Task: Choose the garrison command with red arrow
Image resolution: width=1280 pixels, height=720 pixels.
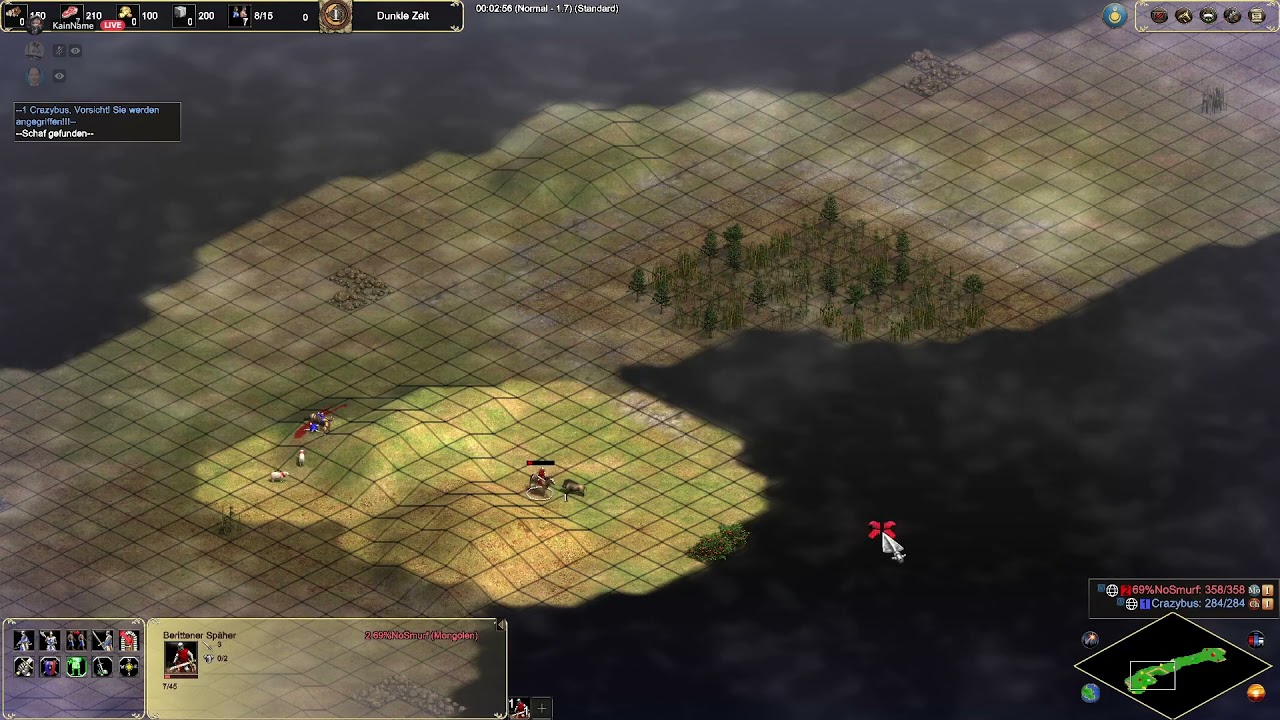Action: [x=129, y=641]
